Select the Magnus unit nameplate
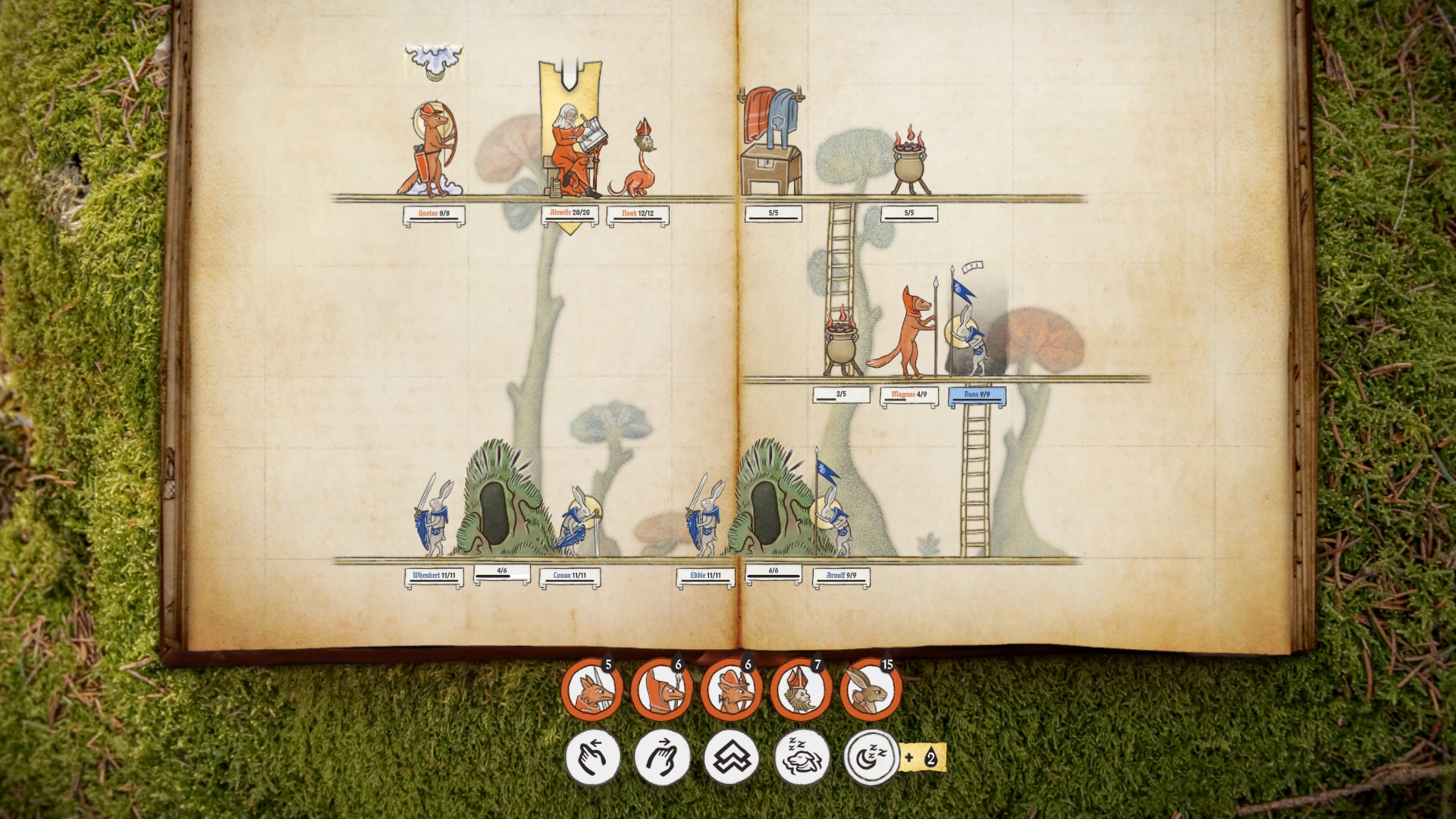Screen dimensions: 1456x819 tap(908, 395)
